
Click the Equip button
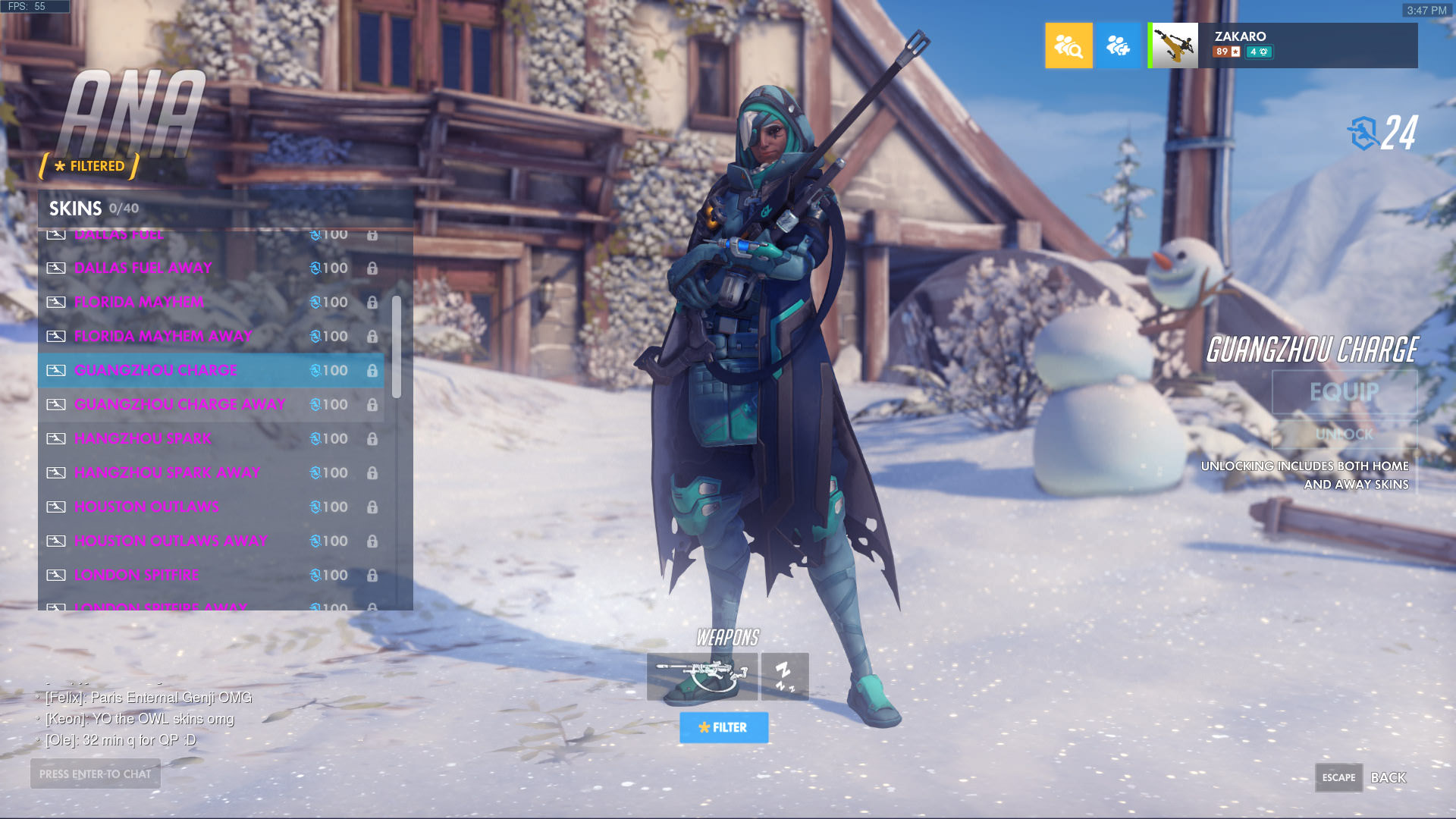[1344, 392]
